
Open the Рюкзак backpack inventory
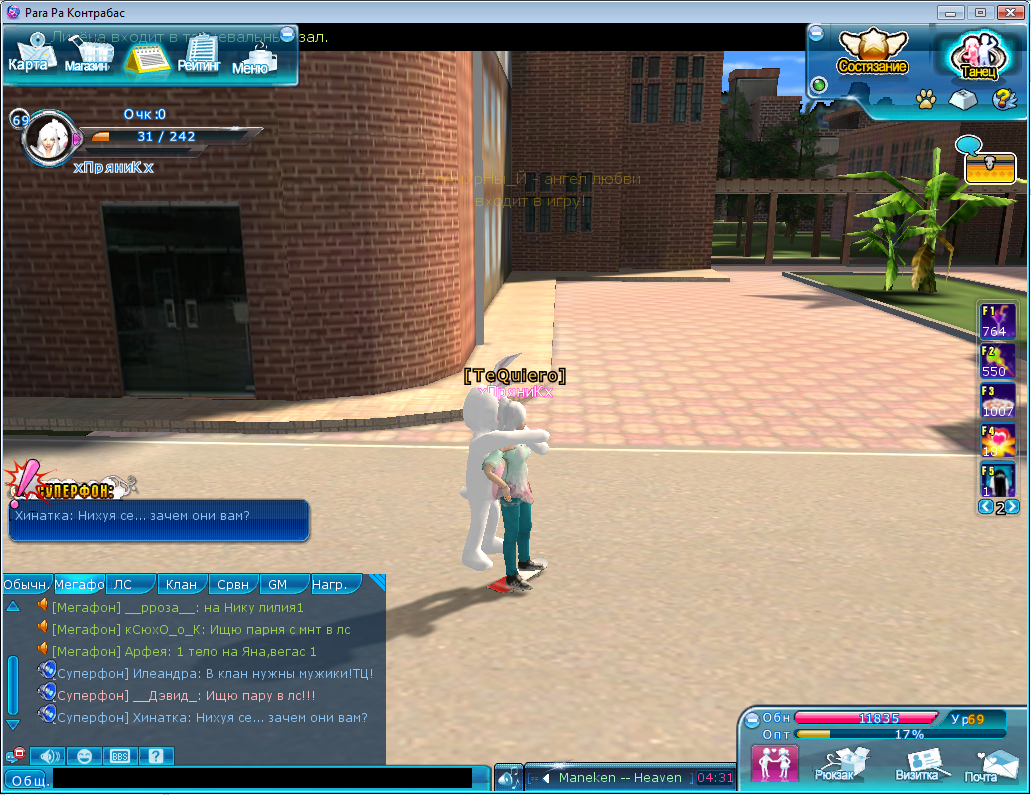tap(840, 764)
